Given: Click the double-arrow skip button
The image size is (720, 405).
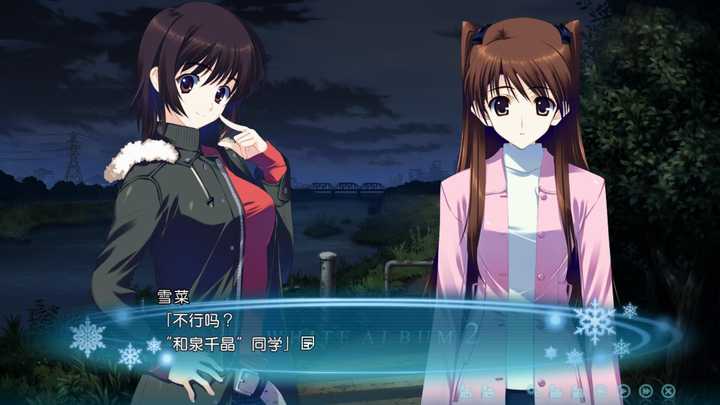Looking at the screenshot, I should pos(646,391).
